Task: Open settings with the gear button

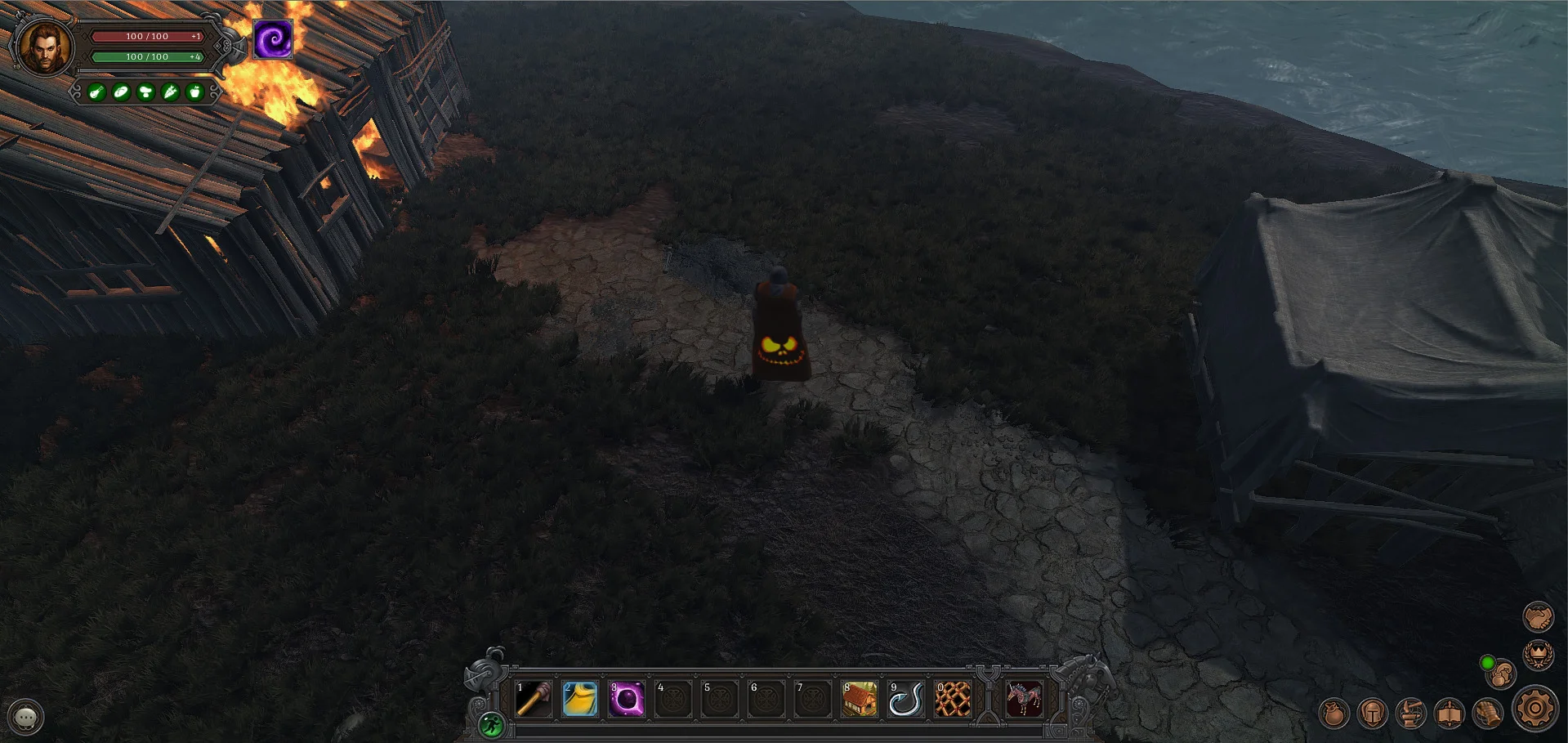Action: click(1535, 709)
